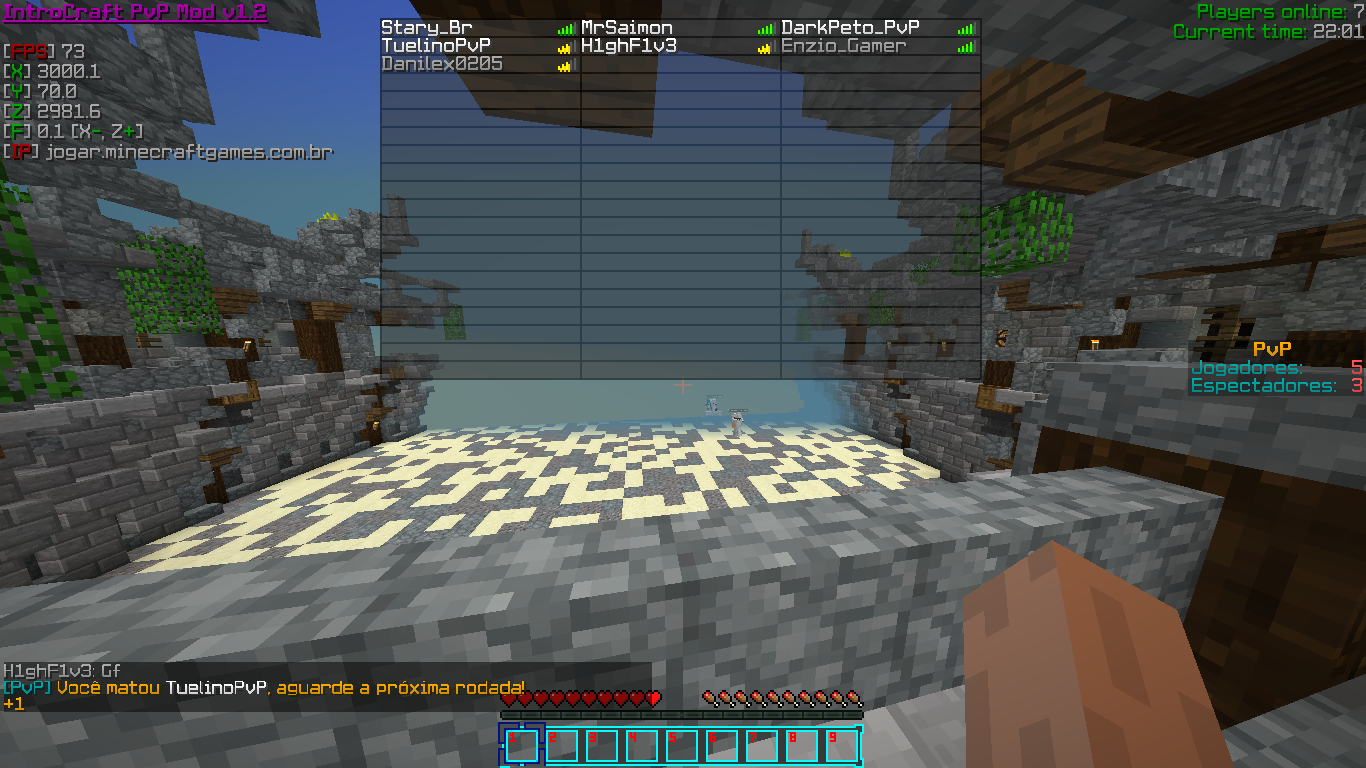Click hotbar slot number 7
Screen dimensions: 1366x768
(762, 745)
